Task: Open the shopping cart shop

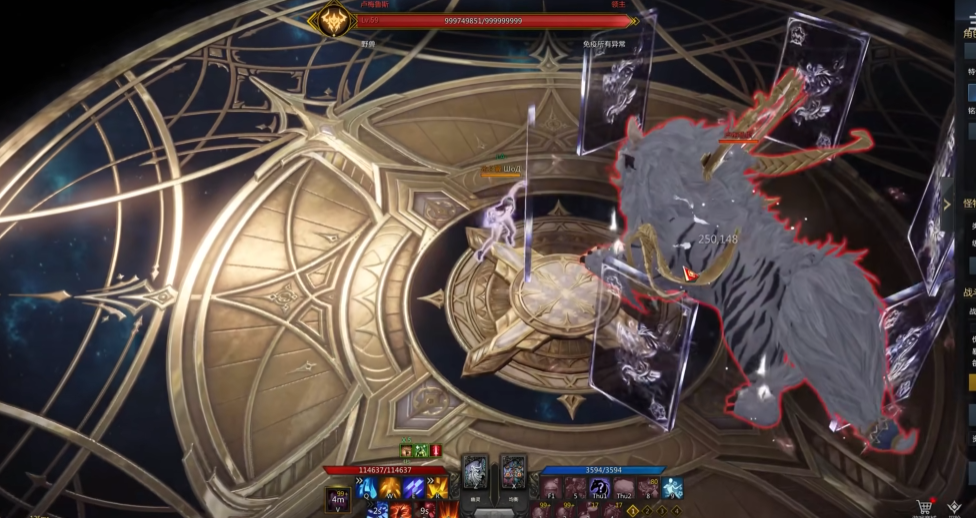Action: 925,508
